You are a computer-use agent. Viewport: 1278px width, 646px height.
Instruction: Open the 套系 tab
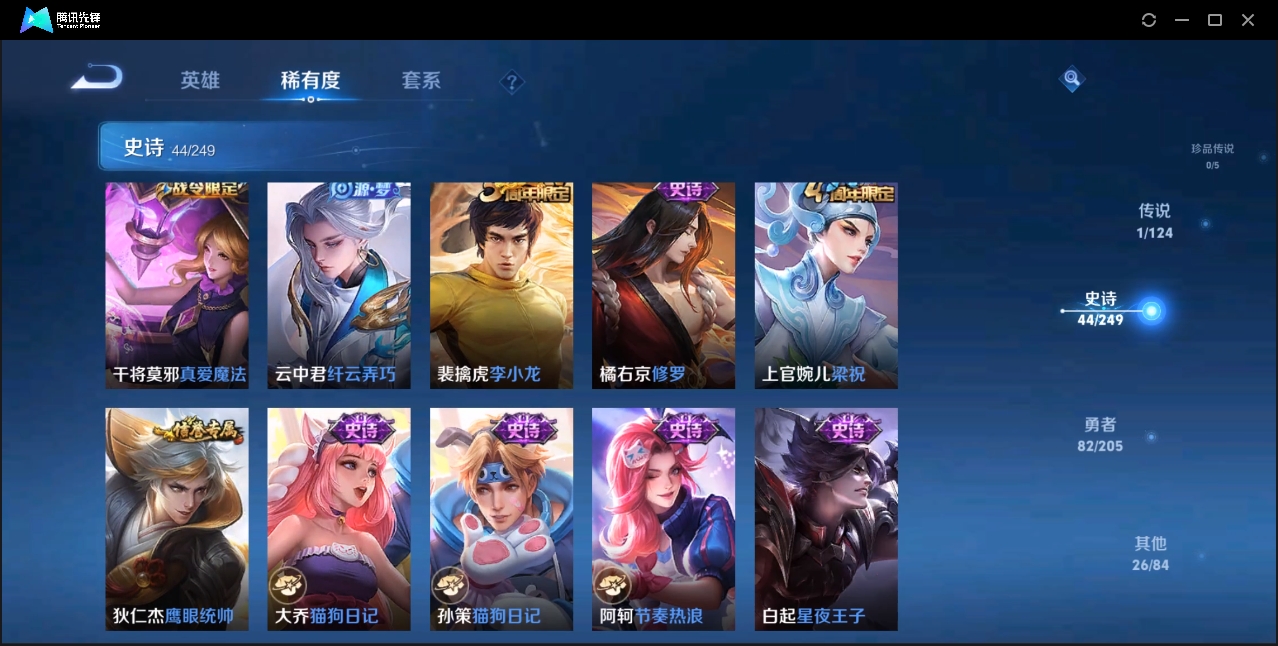click(421, 81)
